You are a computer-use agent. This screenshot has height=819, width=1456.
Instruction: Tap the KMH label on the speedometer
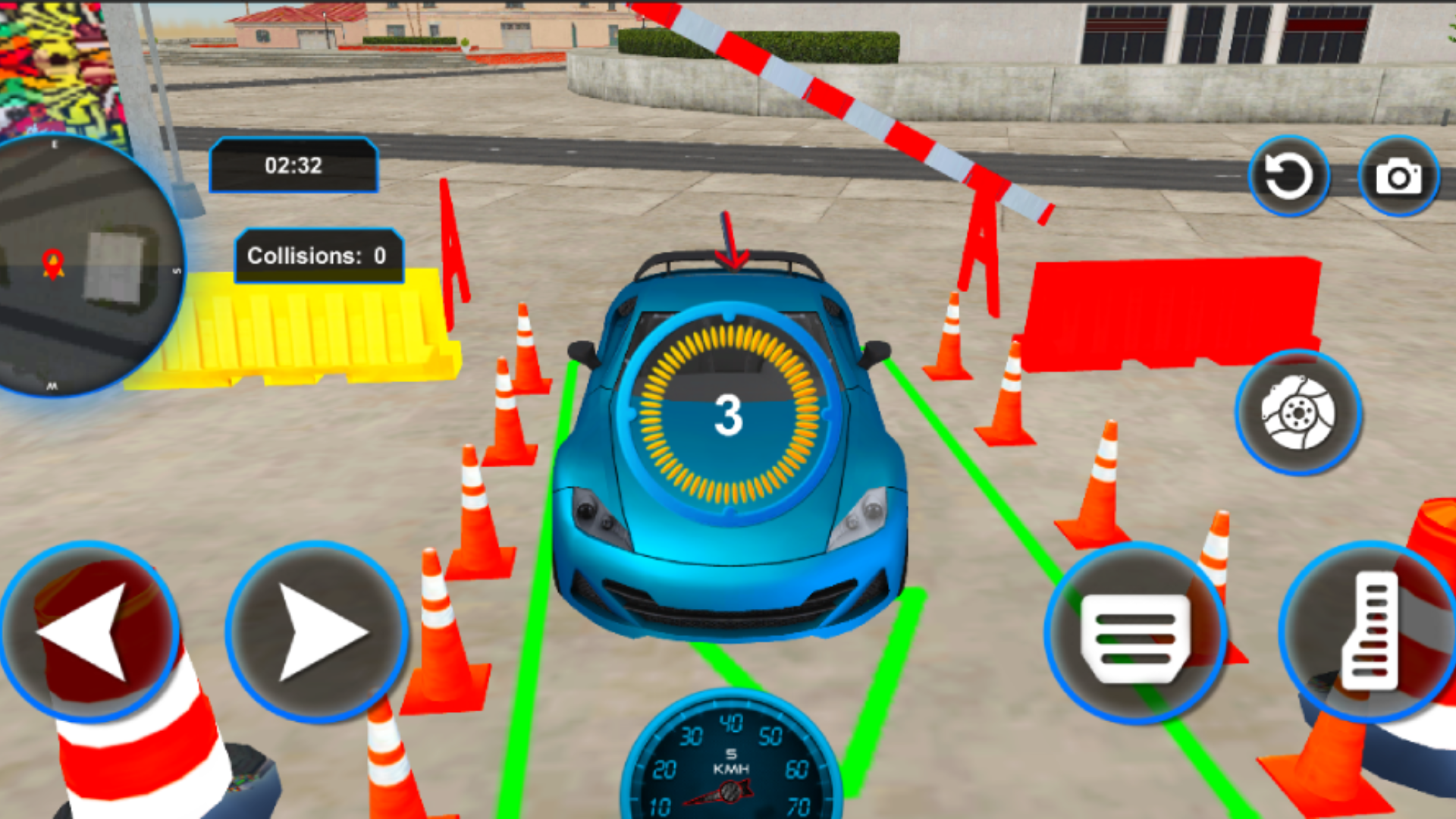(x=732, y=767)
